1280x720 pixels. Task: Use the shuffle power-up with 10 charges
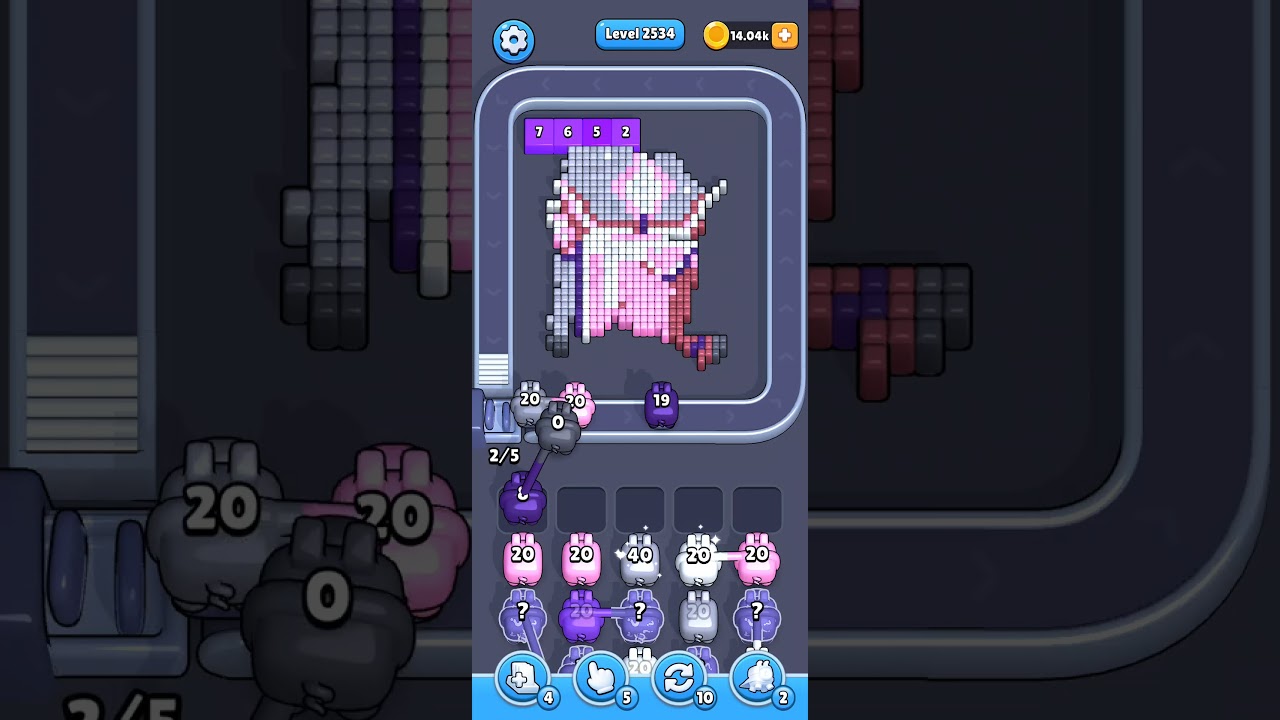(x=679, y=678)
